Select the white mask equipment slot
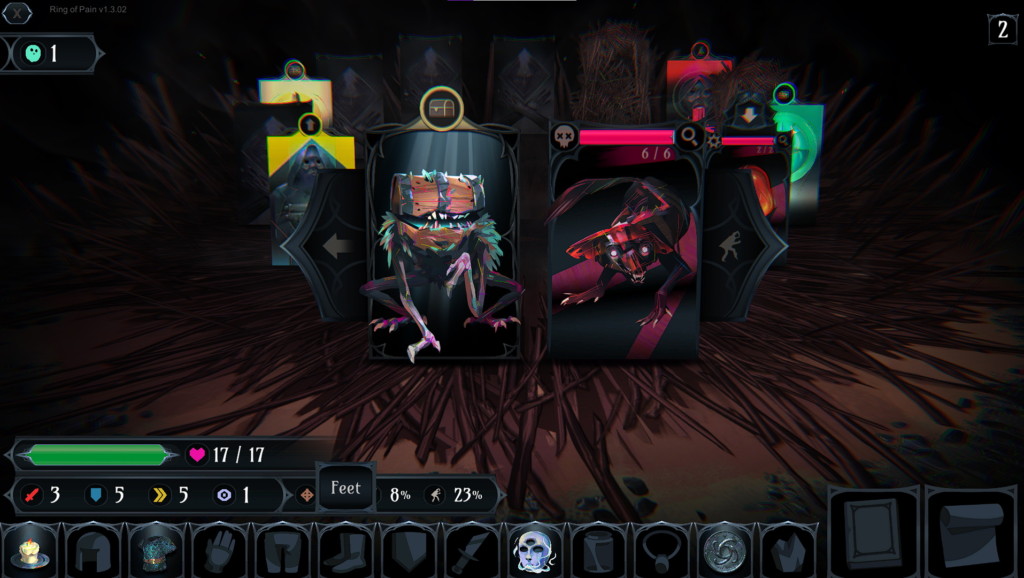The width and height of the screenshot is (1024, 578). click(x=534, y=551)
